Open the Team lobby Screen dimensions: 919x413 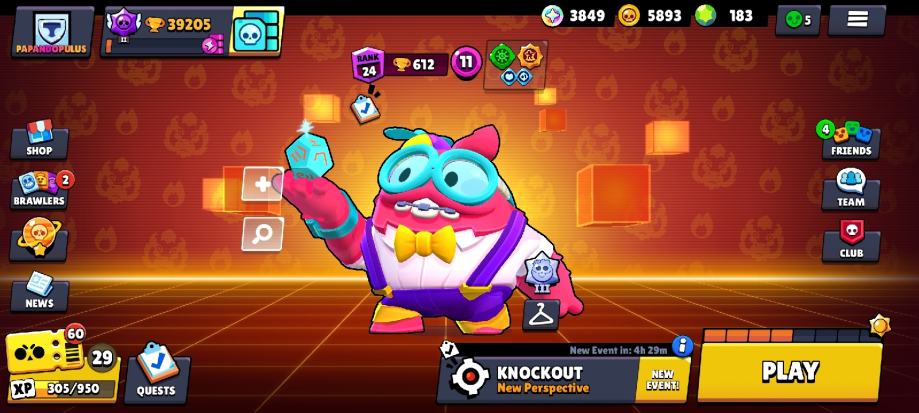tap(850, 189)
